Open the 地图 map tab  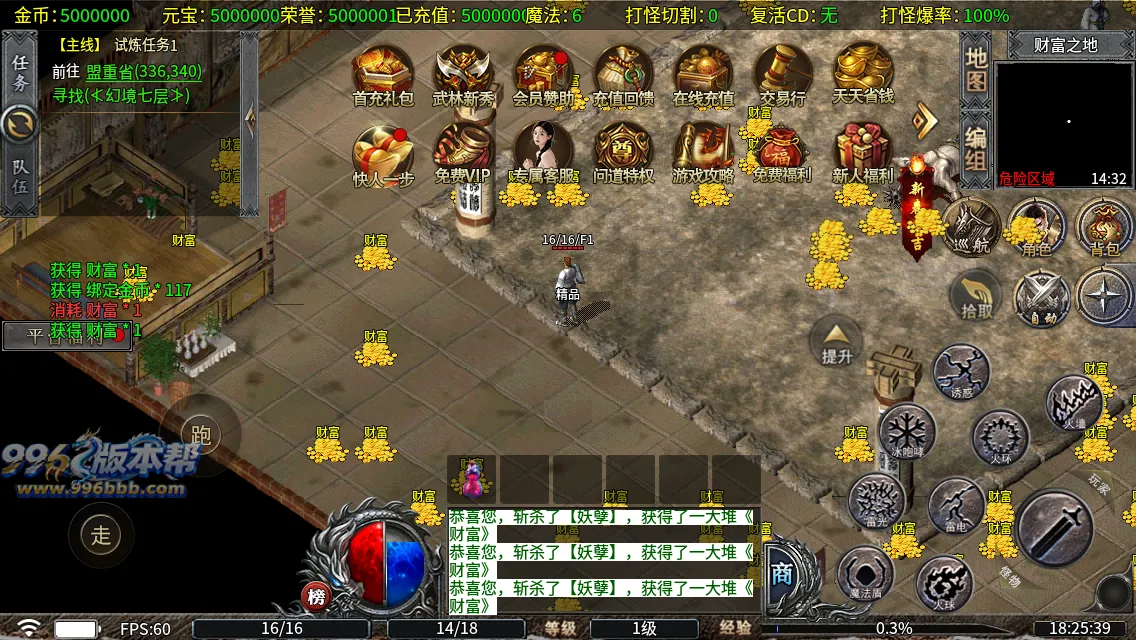pos(976,69)
